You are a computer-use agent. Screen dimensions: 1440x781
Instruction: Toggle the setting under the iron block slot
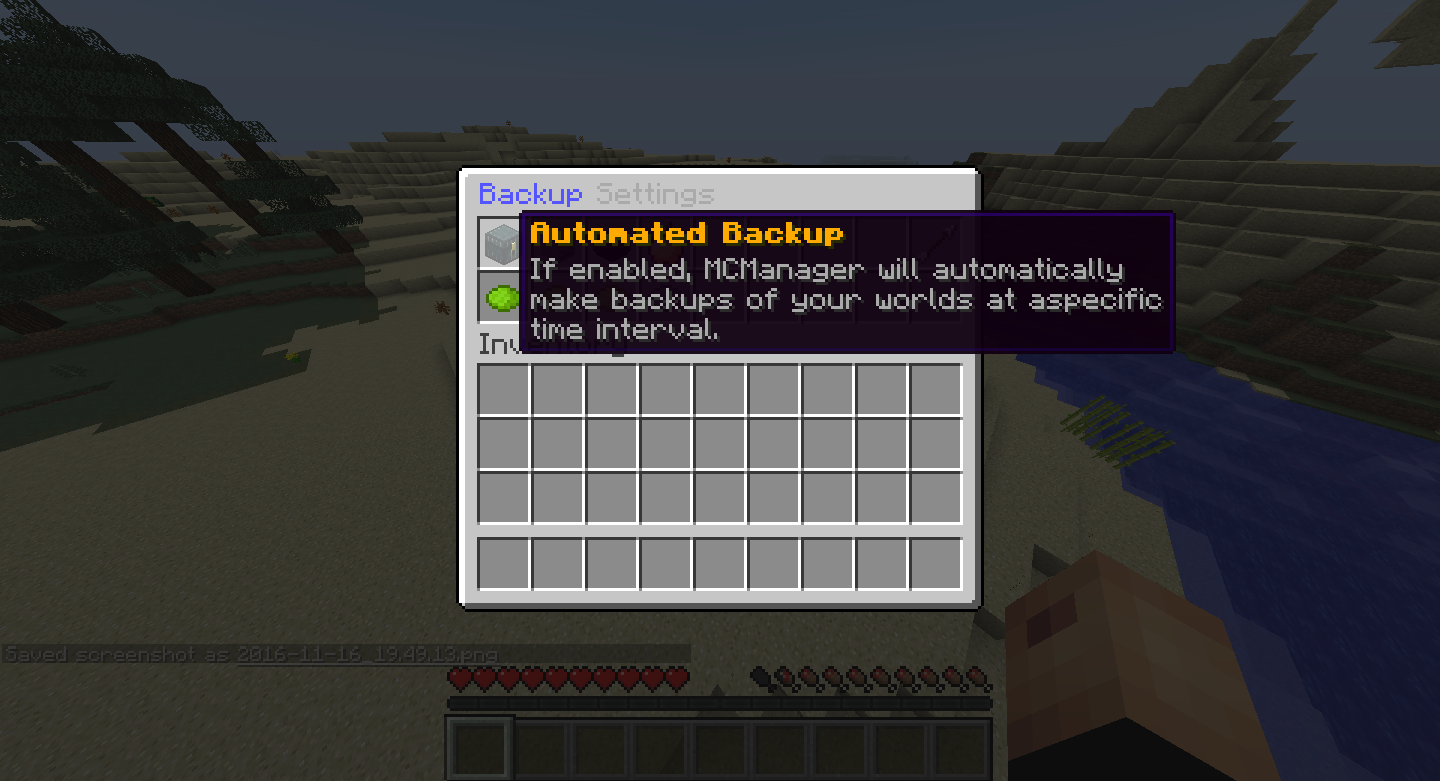pyautogui.click(x=500, y=297)
